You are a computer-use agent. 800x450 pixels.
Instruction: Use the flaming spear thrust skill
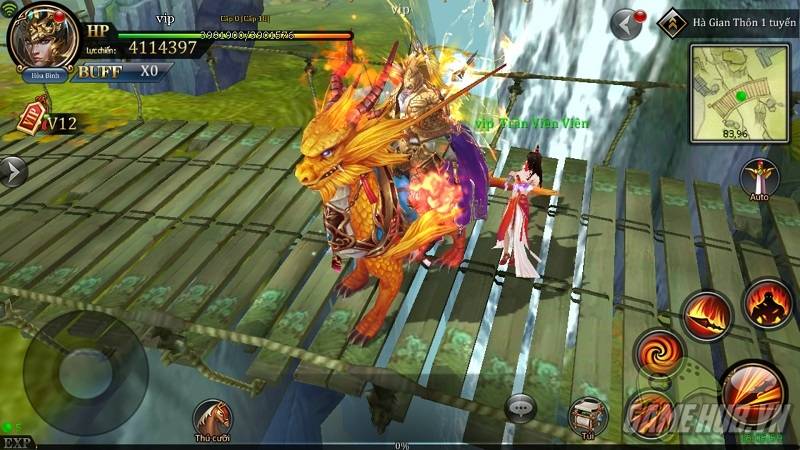pyautogui.click(x=707, y=316)
